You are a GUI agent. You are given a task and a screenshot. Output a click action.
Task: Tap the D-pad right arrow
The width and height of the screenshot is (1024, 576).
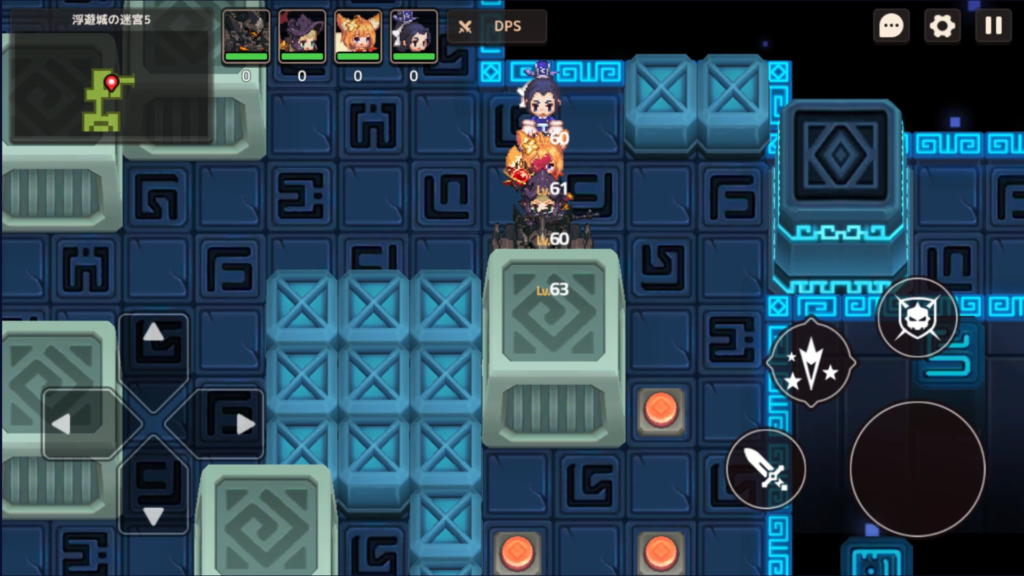coord(245,424)
